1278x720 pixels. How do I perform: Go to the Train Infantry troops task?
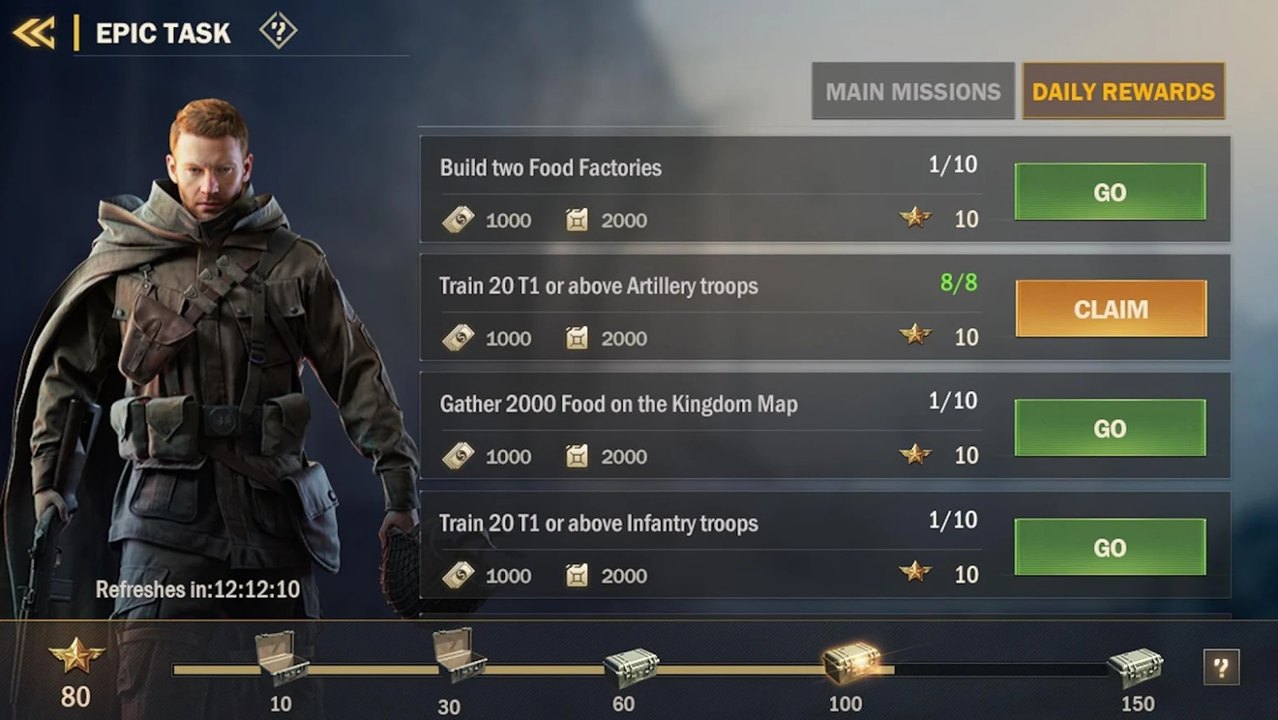1110,547
